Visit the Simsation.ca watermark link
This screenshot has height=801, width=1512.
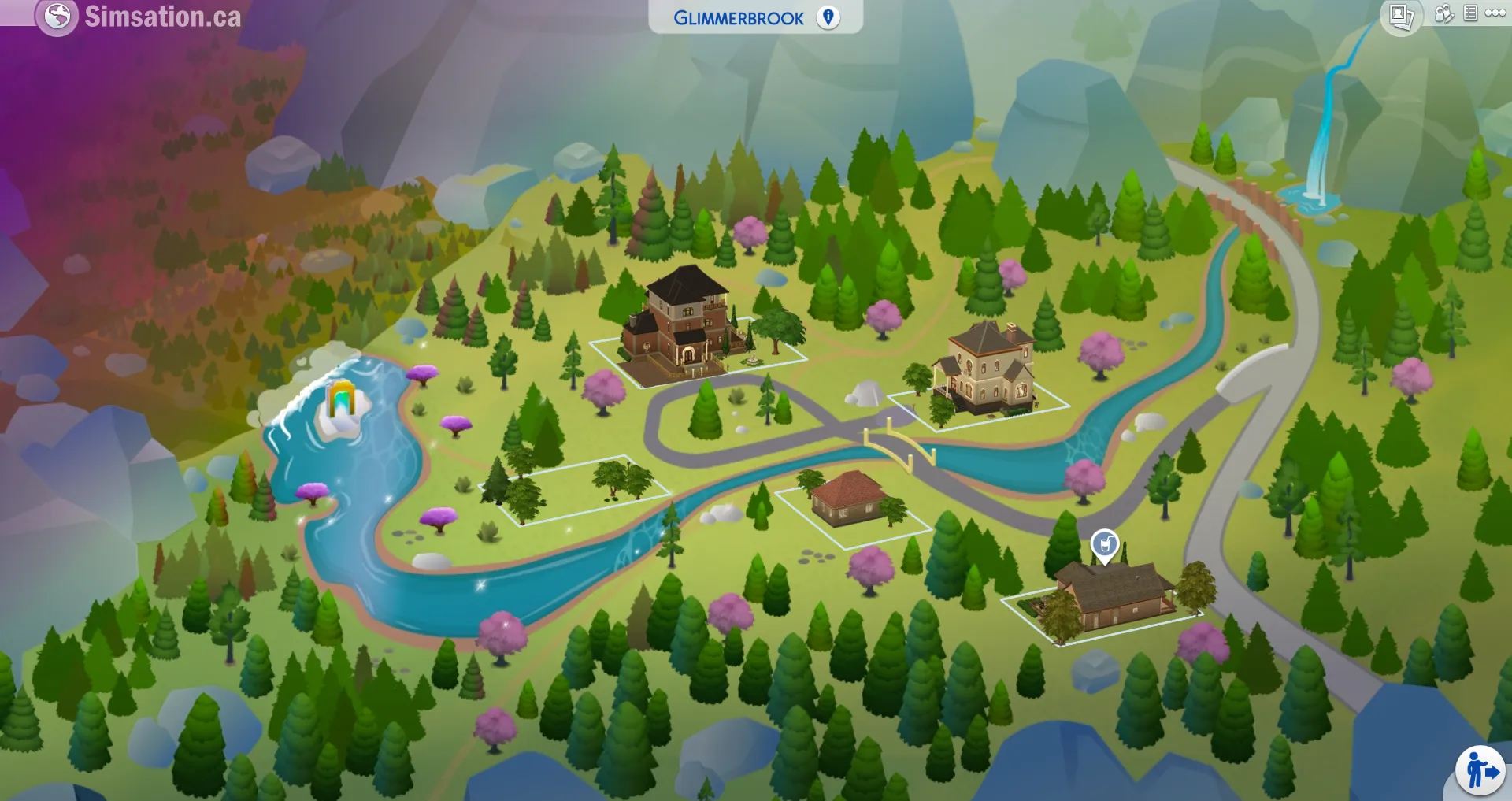coord(161,14)
